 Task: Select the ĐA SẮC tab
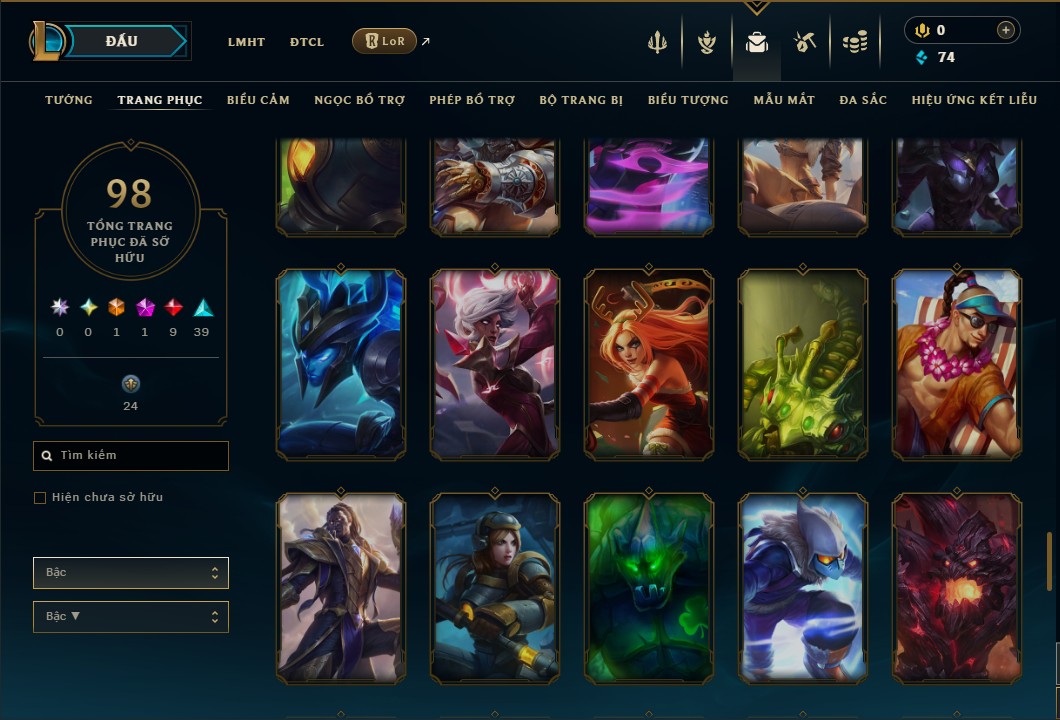pyautogui.click(x=863, y=100)
